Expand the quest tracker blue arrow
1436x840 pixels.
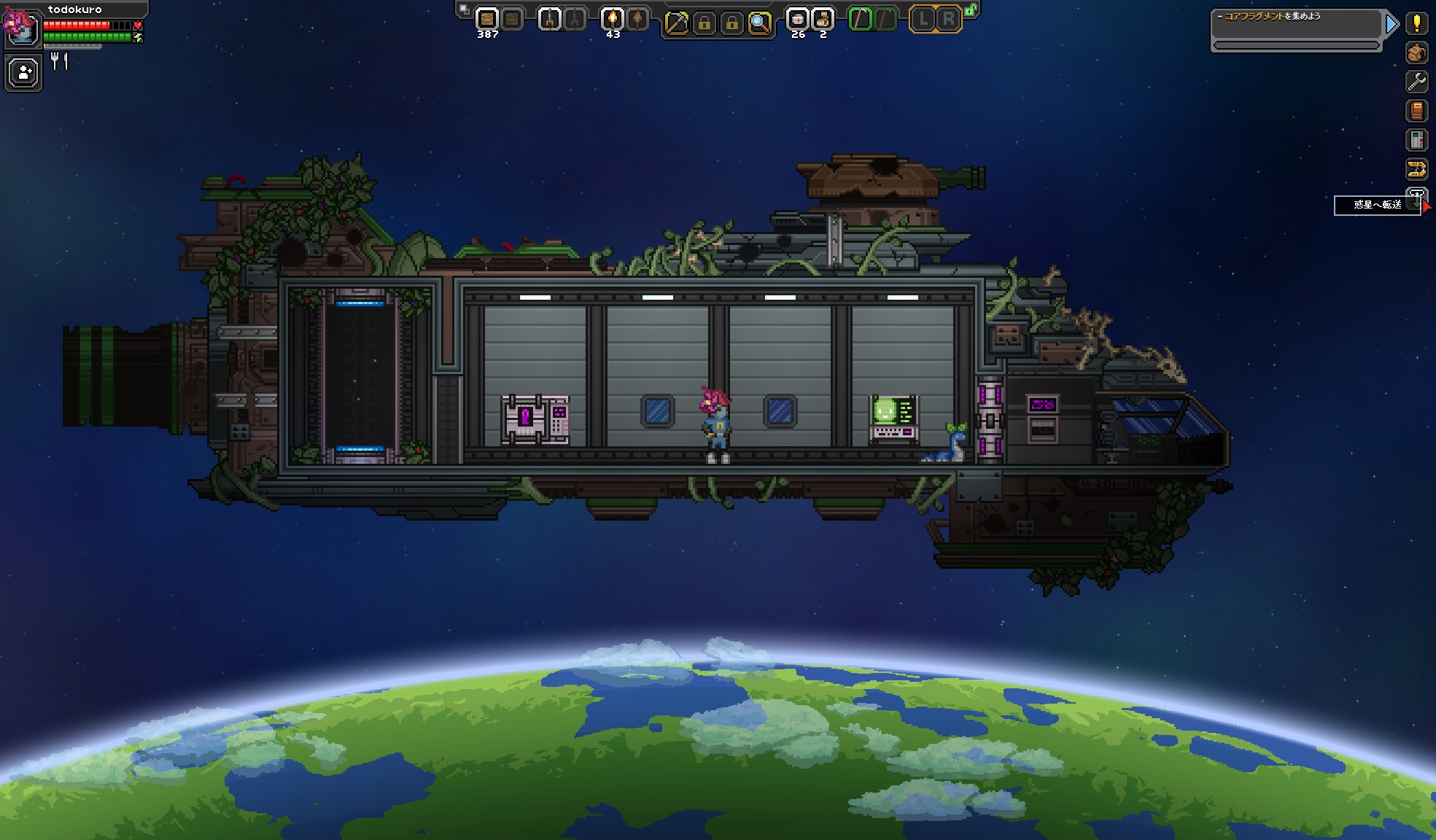tap(1392, 23)
